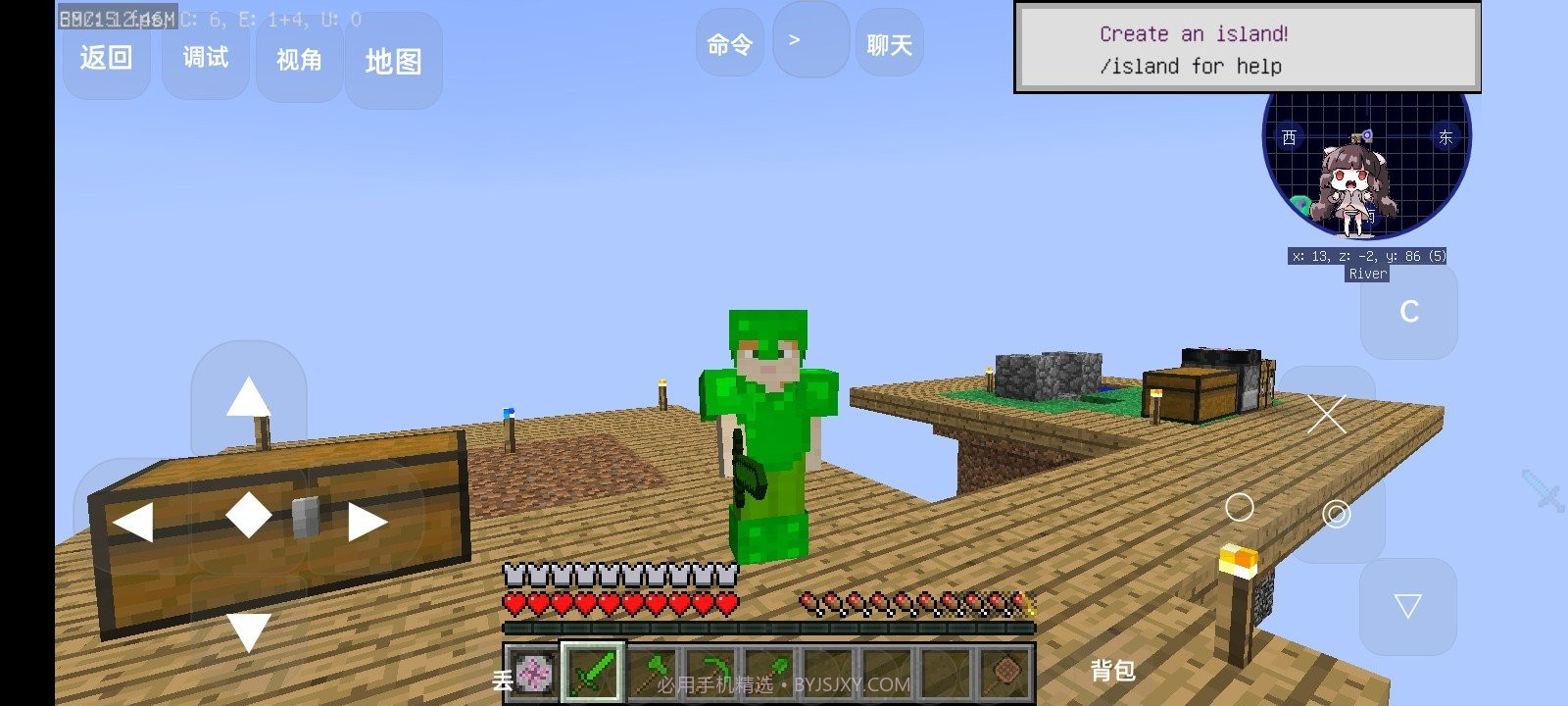Tap the > arrow button

pos(809,41)
